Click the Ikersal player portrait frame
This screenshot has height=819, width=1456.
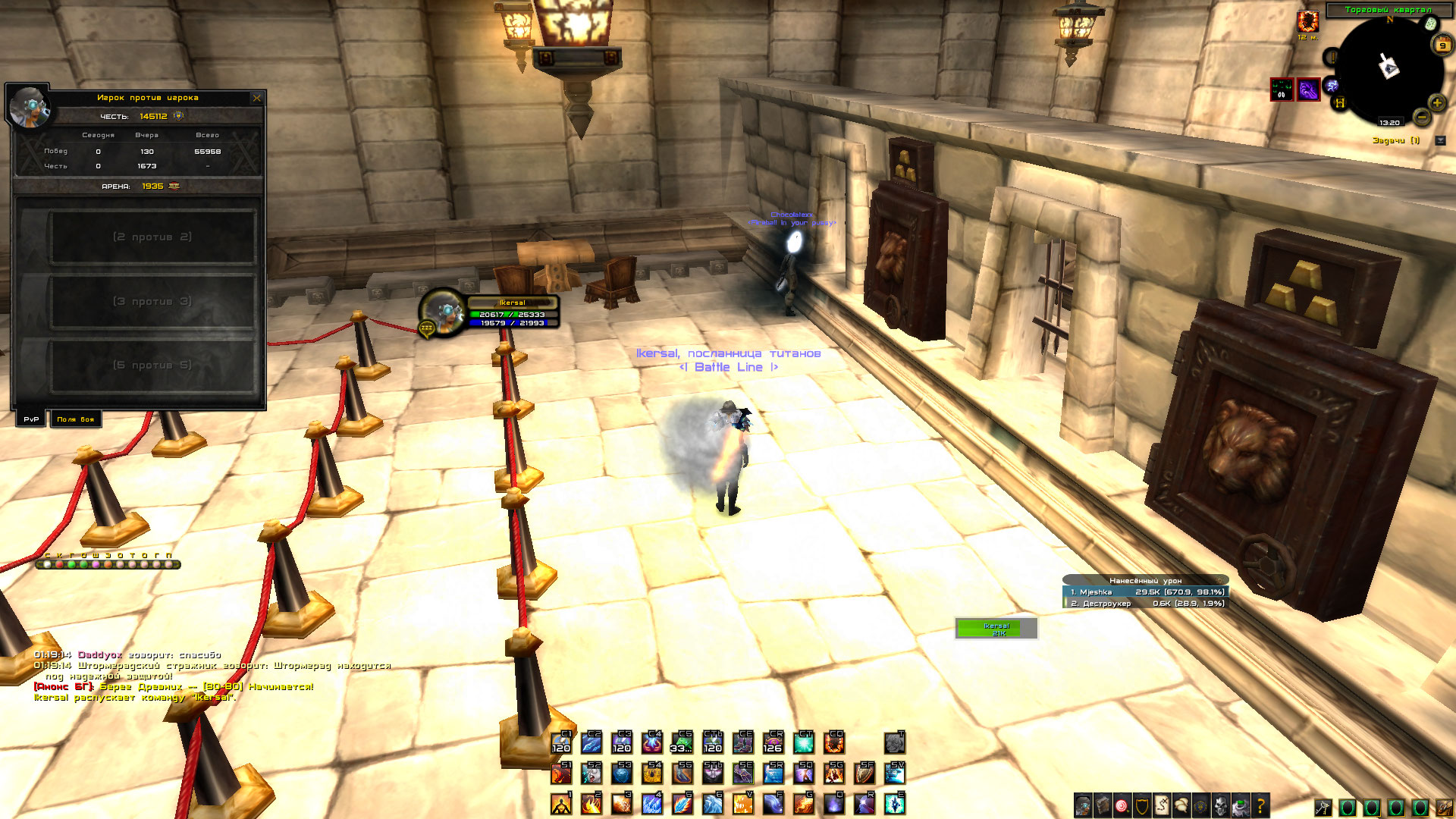pyautogui.click(x=441, y=309)
